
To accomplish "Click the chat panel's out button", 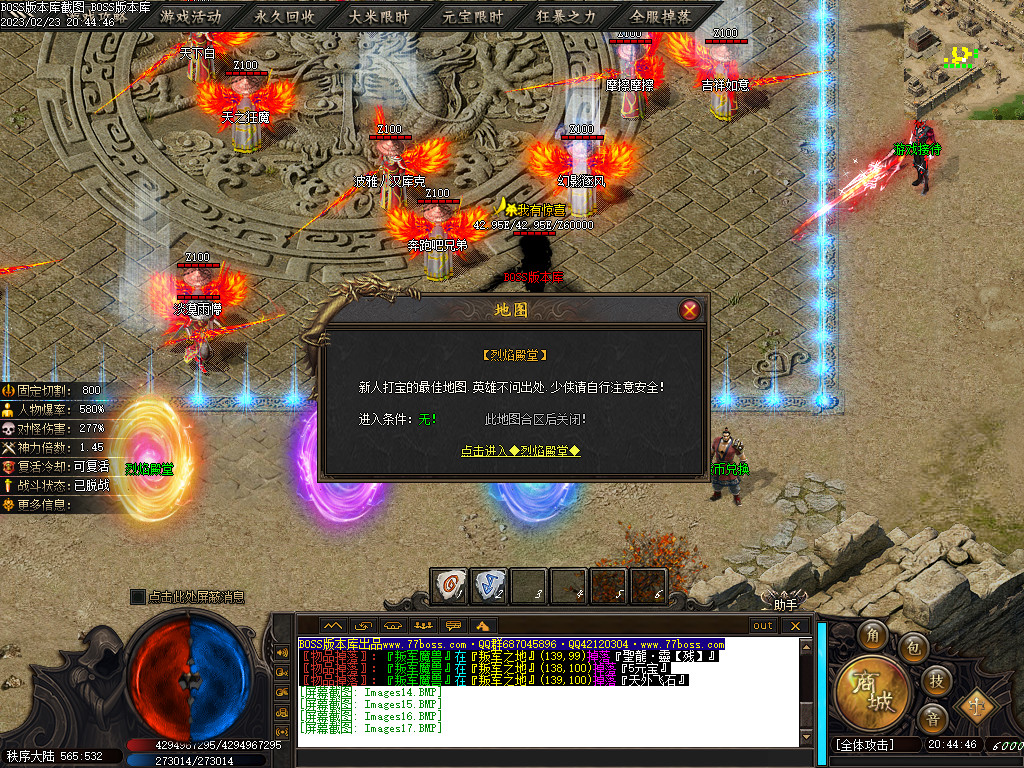I will click(764, 626).
